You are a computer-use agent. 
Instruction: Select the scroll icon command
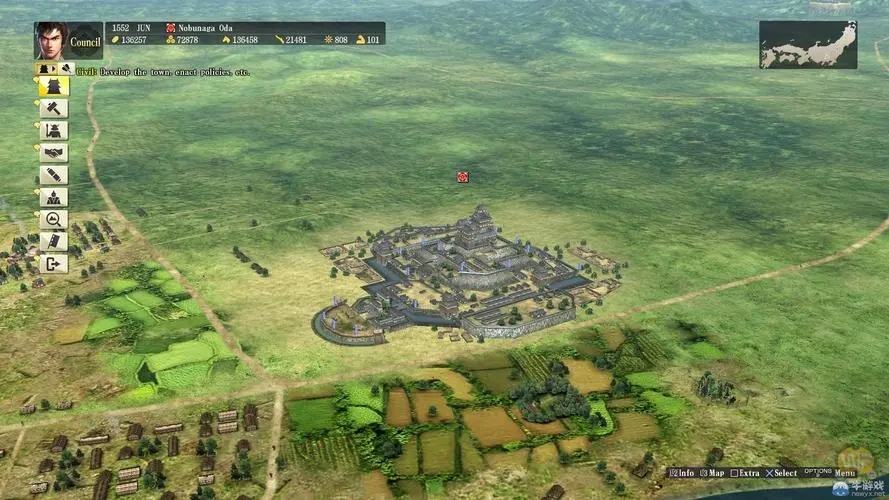[53, 175]
